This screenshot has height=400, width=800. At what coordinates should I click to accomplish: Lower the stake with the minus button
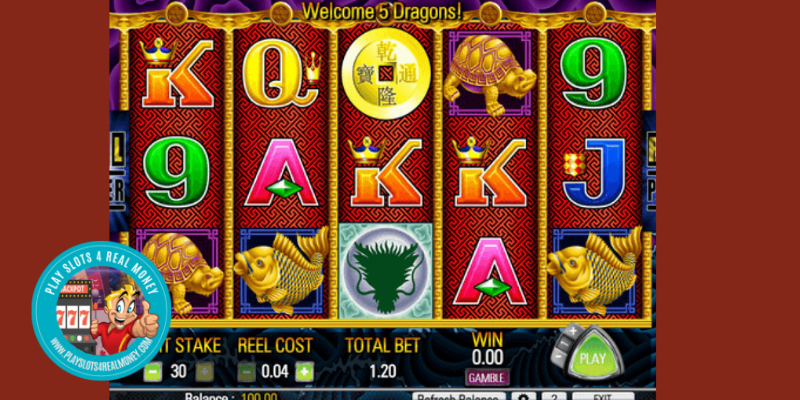154,372
